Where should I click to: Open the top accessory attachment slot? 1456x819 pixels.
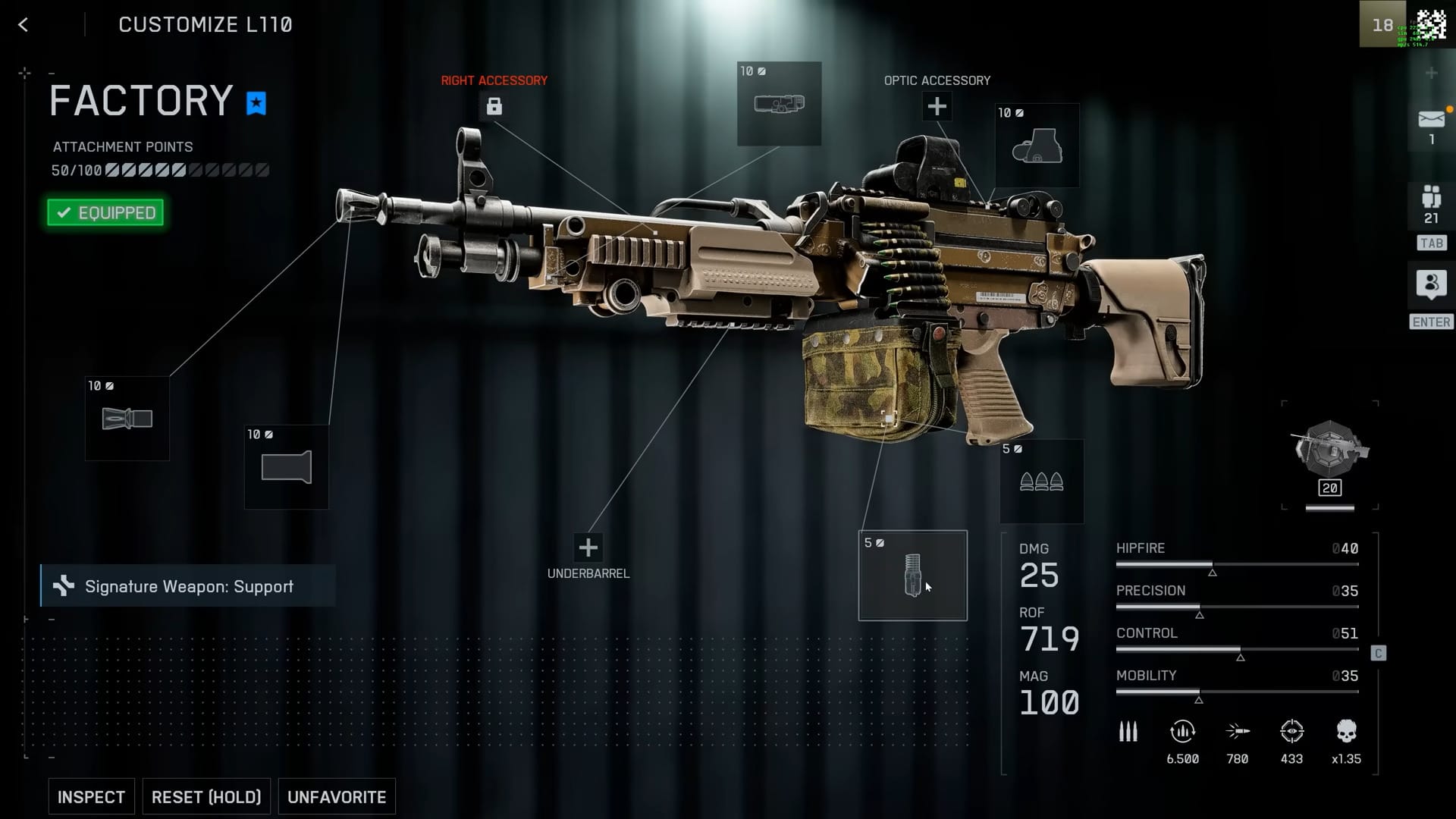pos(779,104)
